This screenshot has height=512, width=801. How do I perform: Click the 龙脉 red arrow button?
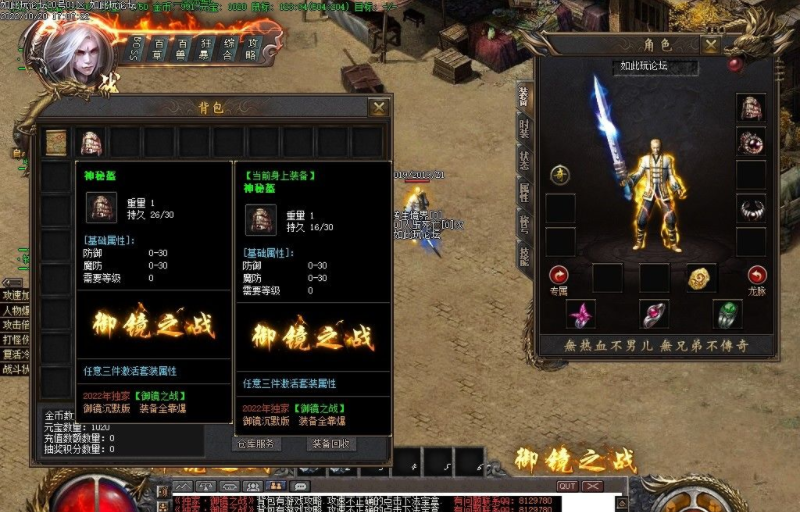click(x=757, y=274)
